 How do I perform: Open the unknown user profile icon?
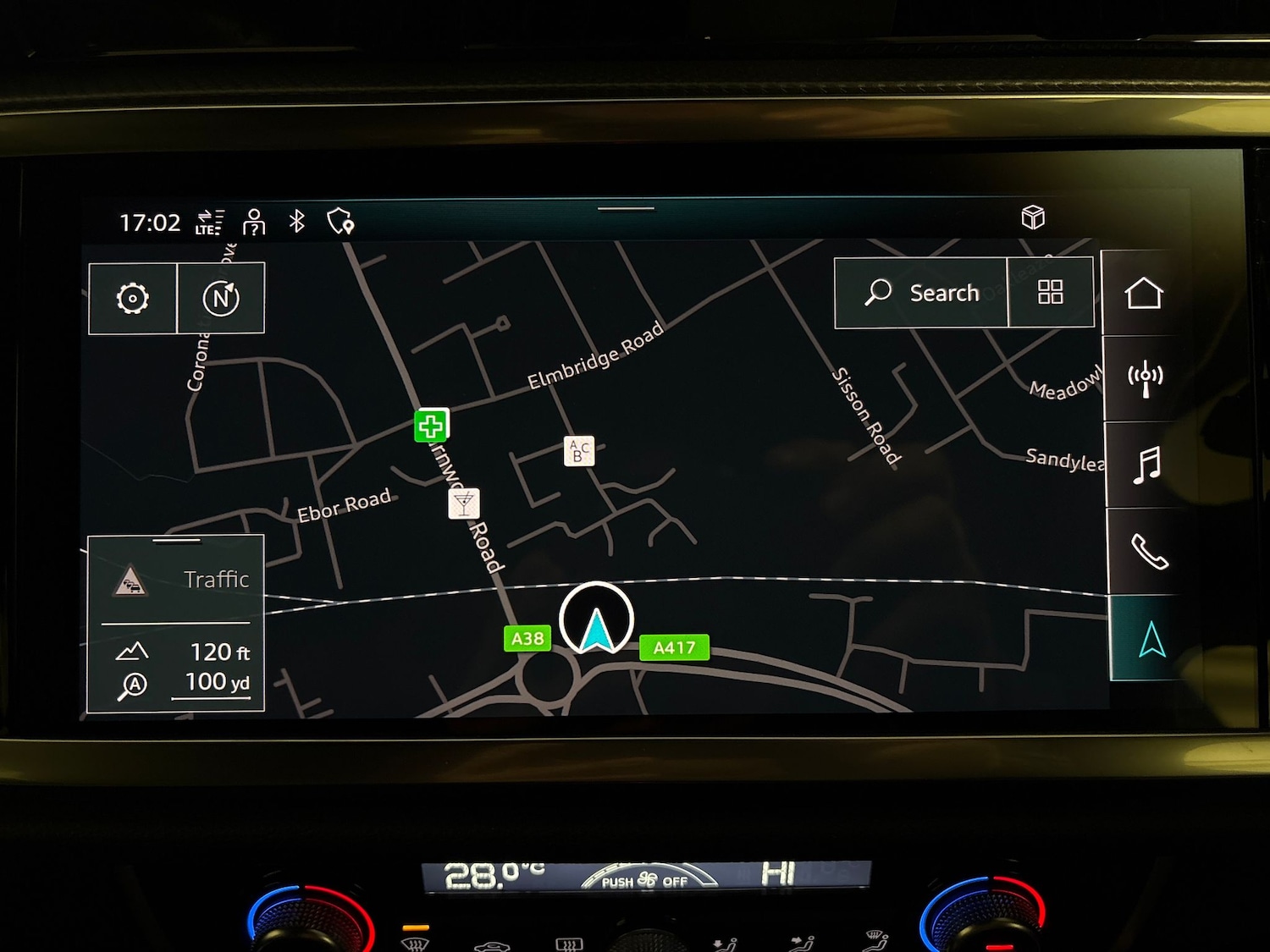(x=253, y=223)
